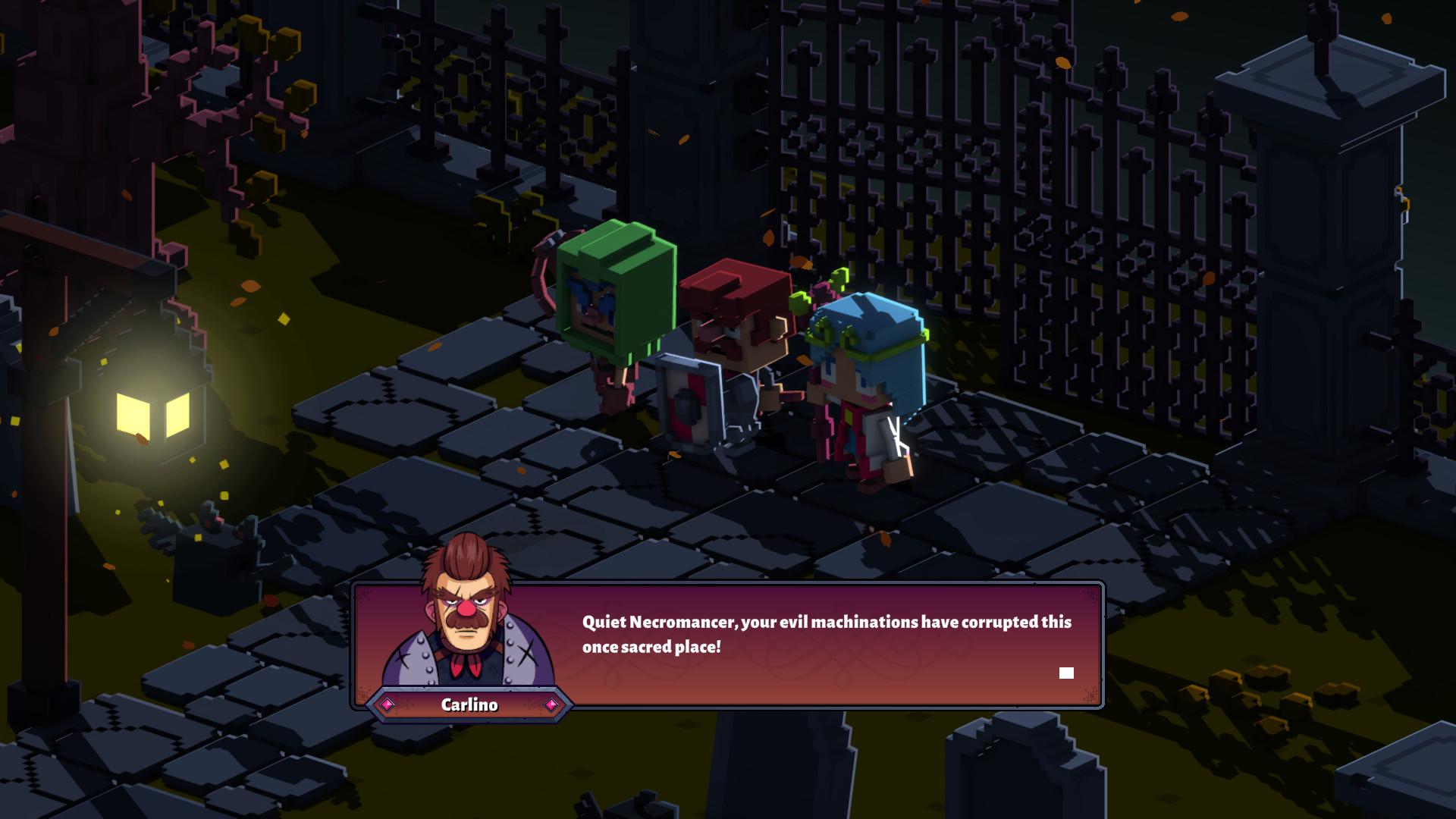The height and width of the screenshot is (819, 1456).
Task: Click the dialogue arrow indicator to advance
Action: [1066, 672]
